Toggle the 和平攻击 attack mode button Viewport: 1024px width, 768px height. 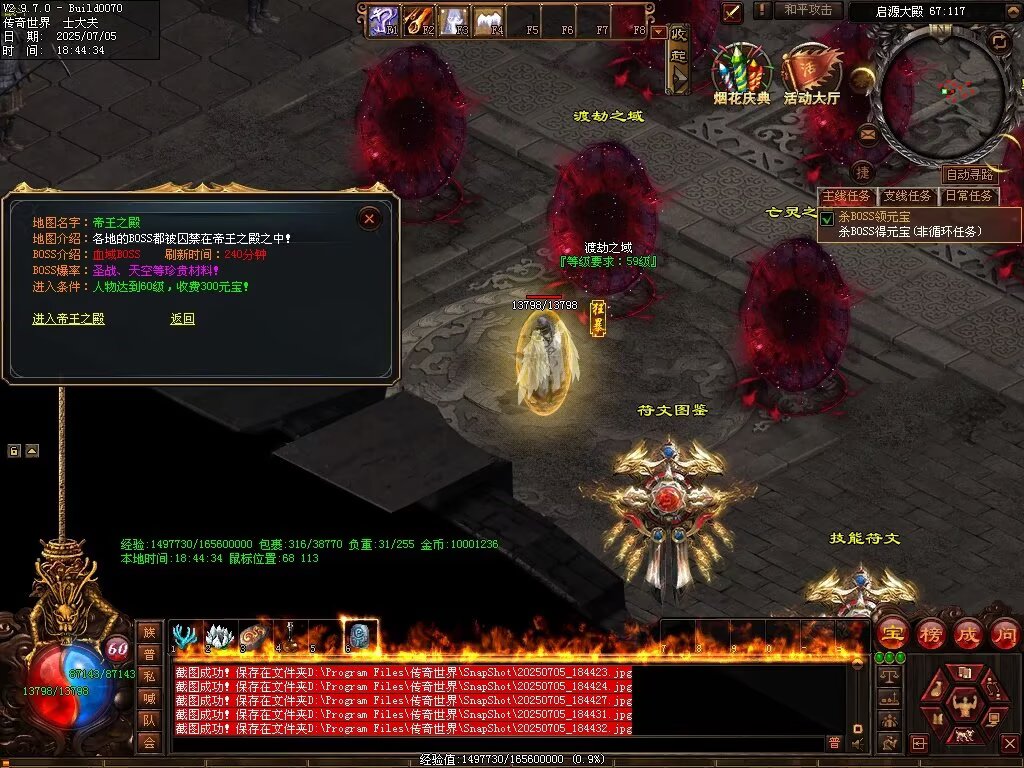click(808, 10)
